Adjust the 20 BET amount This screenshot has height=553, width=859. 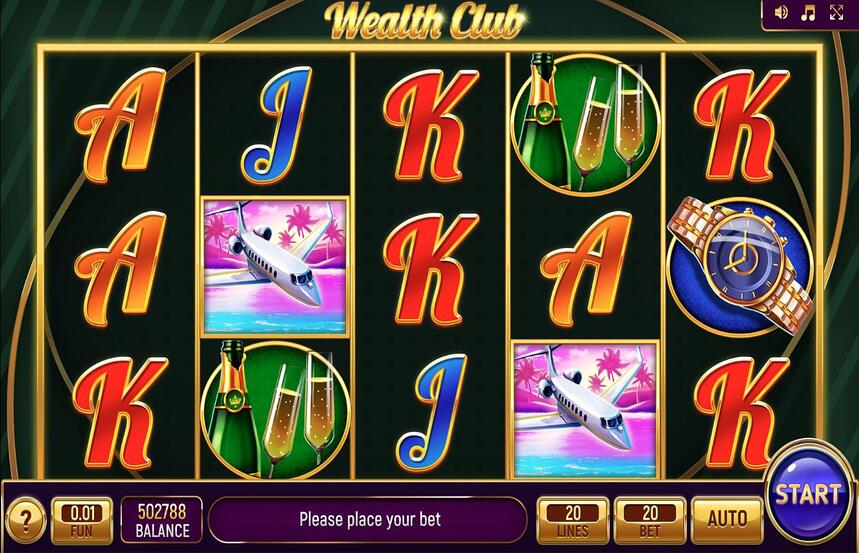point(649,520)
